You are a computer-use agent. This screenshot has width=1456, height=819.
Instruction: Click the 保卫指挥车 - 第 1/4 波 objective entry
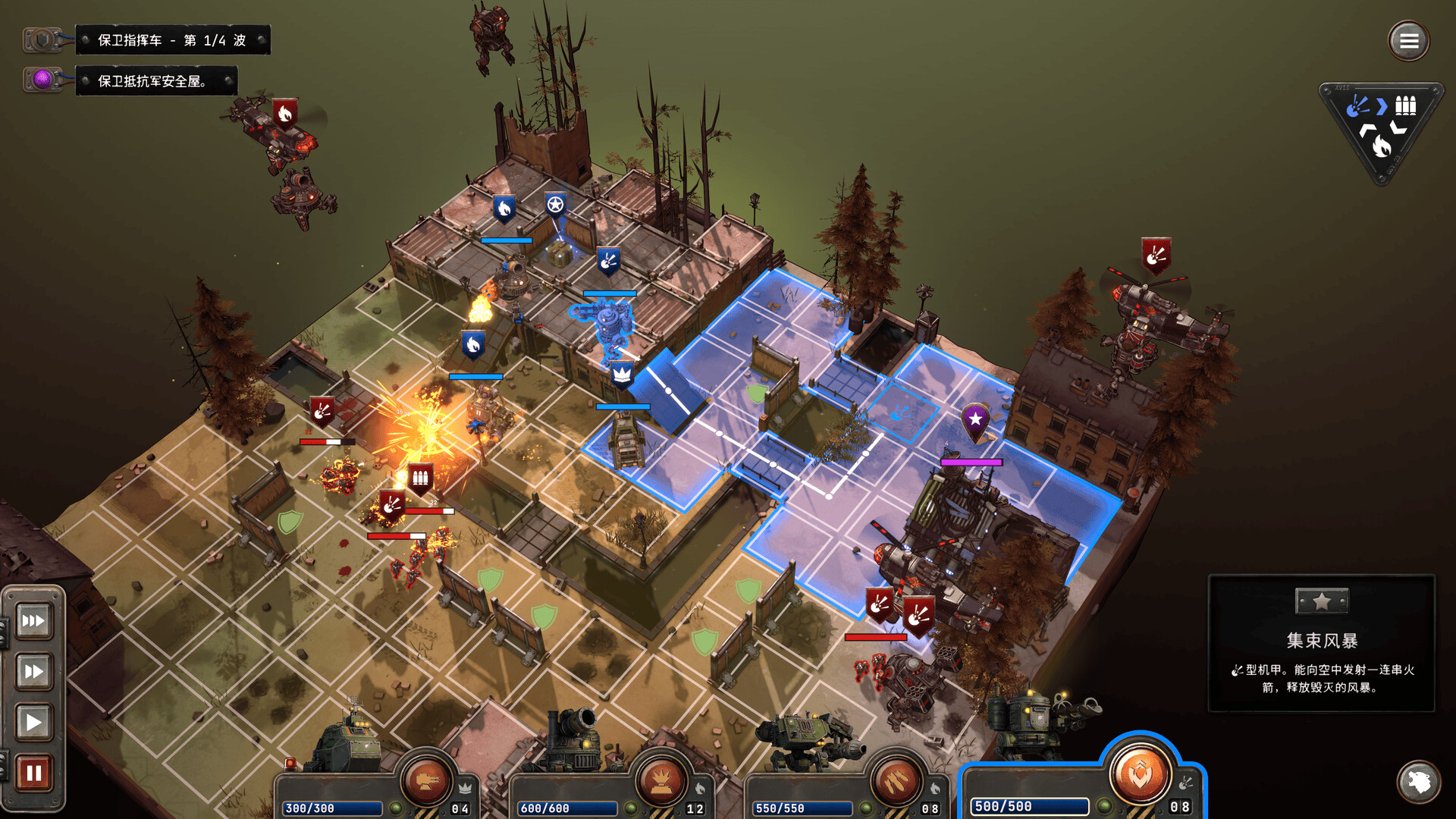point(173,39)
